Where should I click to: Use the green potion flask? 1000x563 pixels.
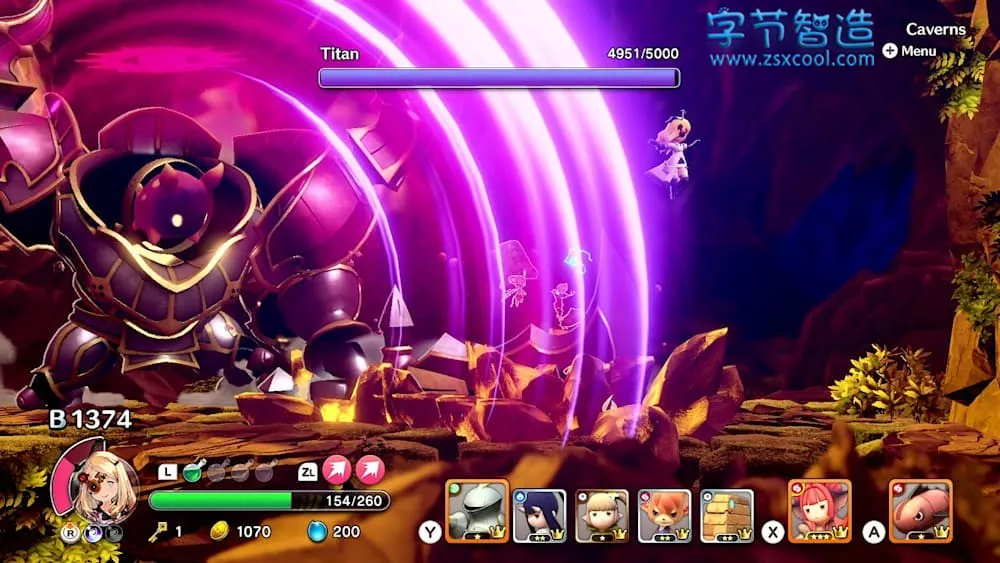(193, 472)
